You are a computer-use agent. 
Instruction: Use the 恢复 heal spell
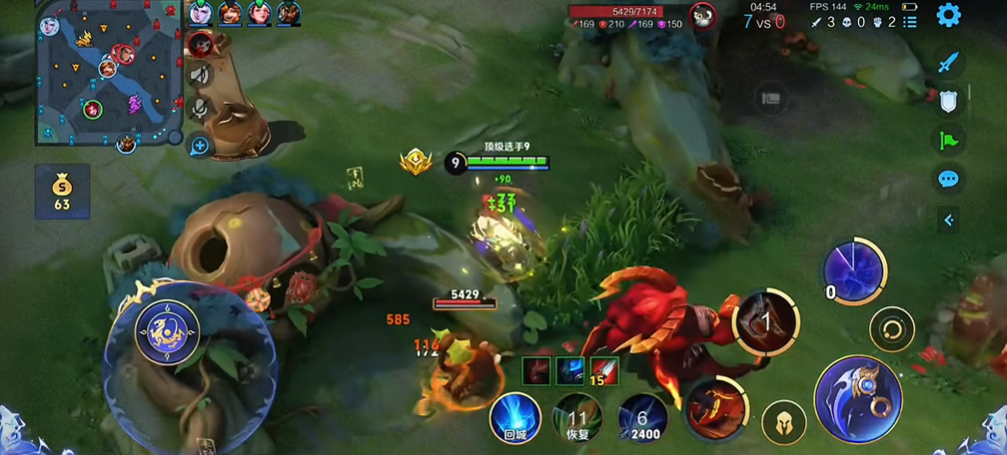click(577, 418)
